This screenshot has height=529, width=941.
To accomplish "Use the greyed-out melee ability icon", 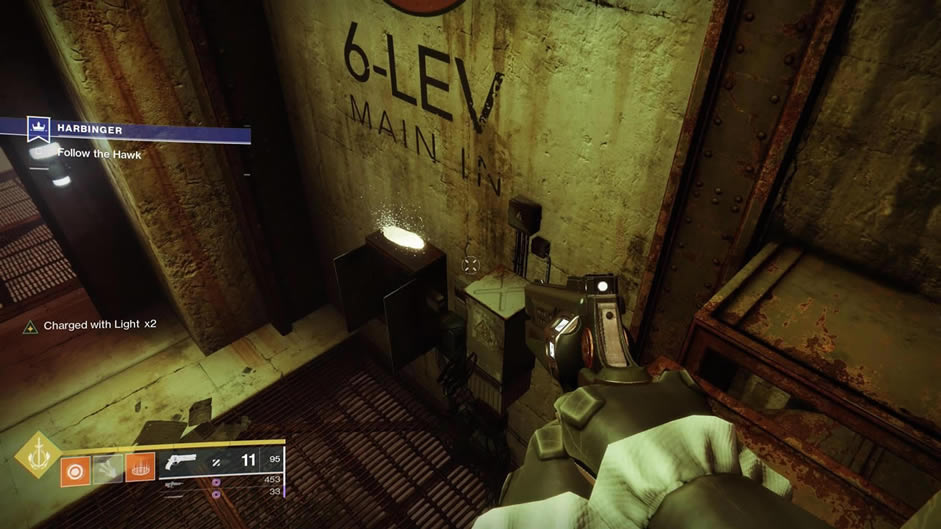I will pos(106,470).
